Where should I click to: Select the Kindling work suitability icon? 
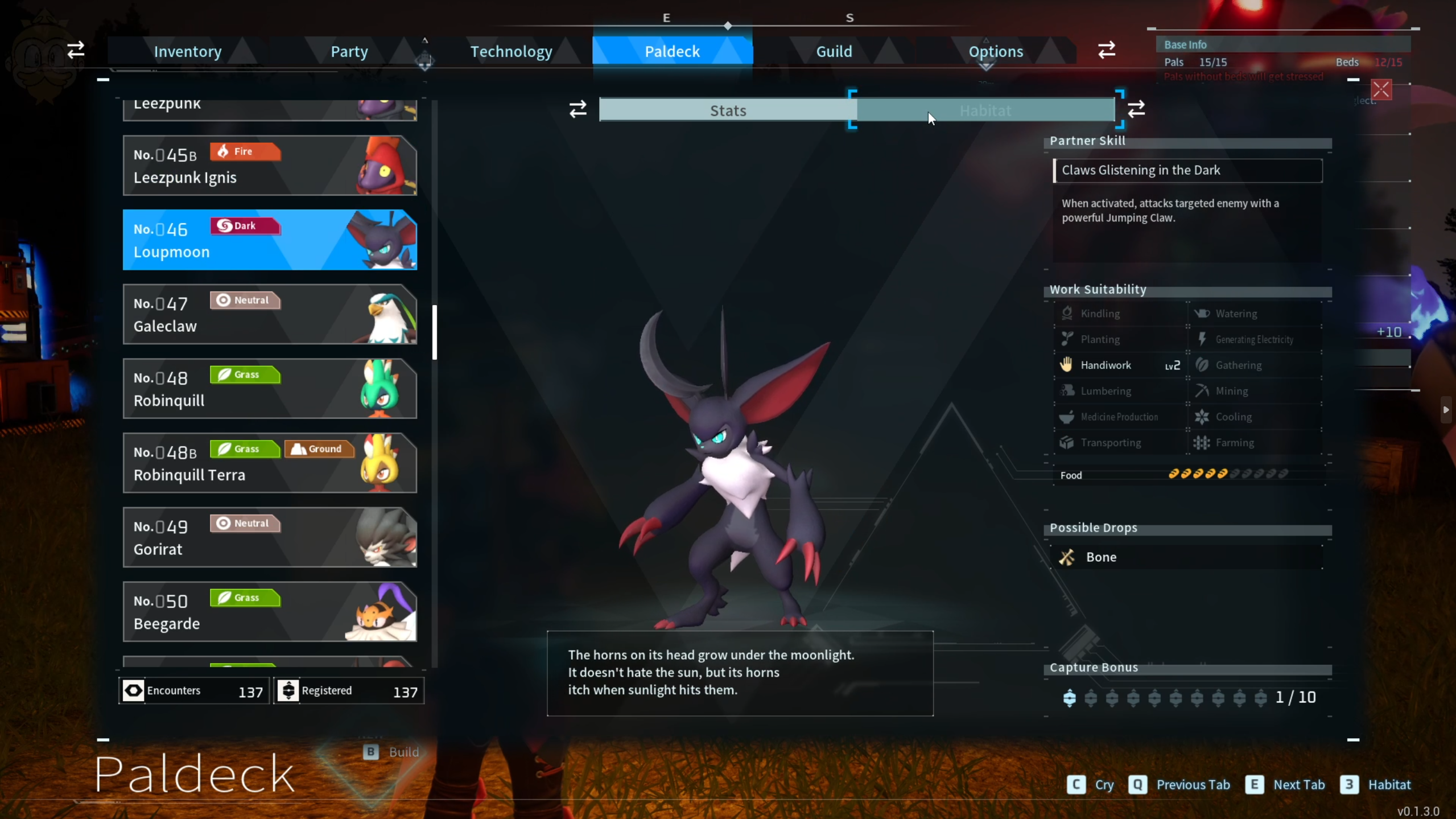pyautogui.click(x=1066, y=313)
